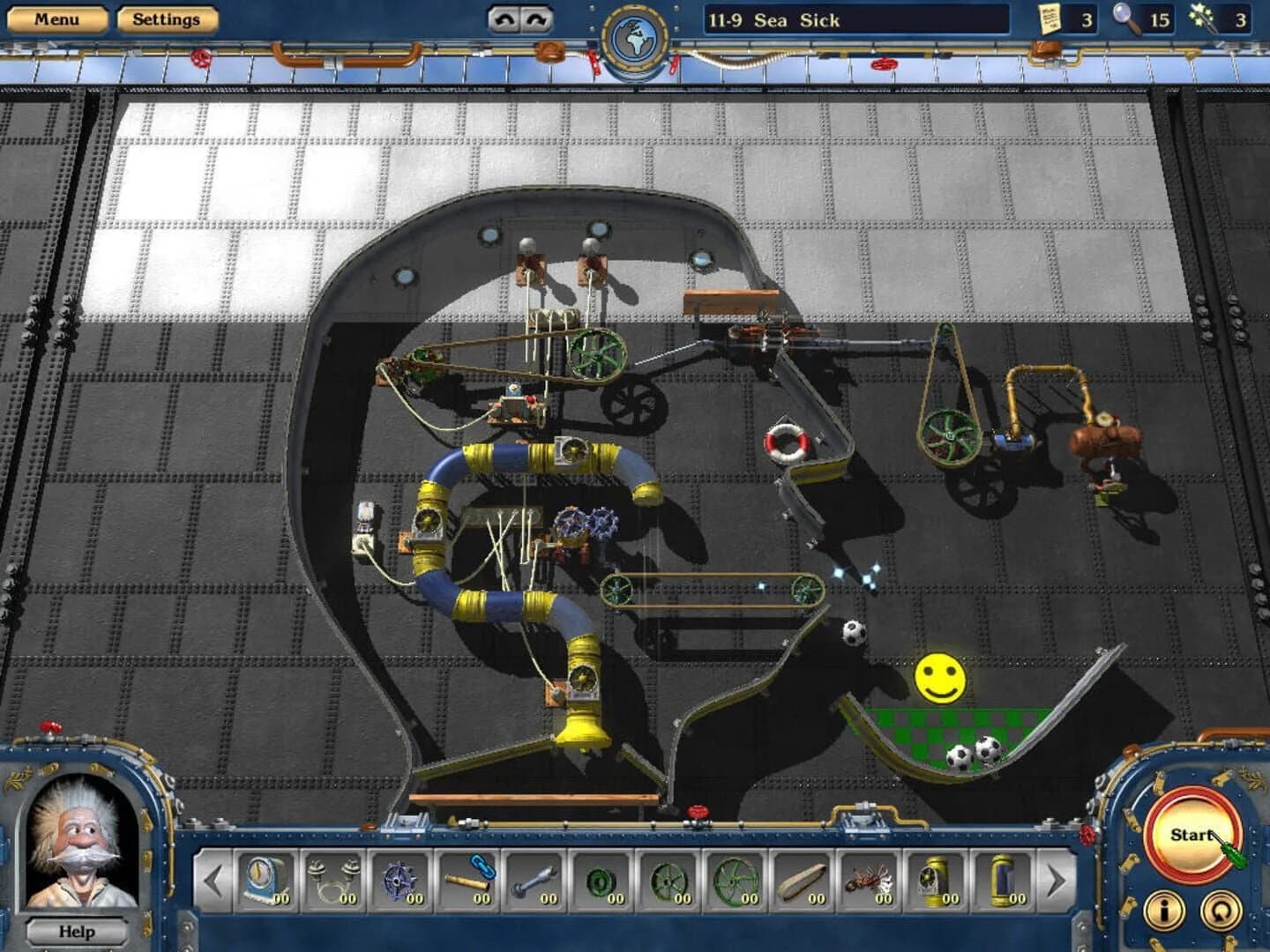Activate the magic wand solution helper

coord(1201,19)
